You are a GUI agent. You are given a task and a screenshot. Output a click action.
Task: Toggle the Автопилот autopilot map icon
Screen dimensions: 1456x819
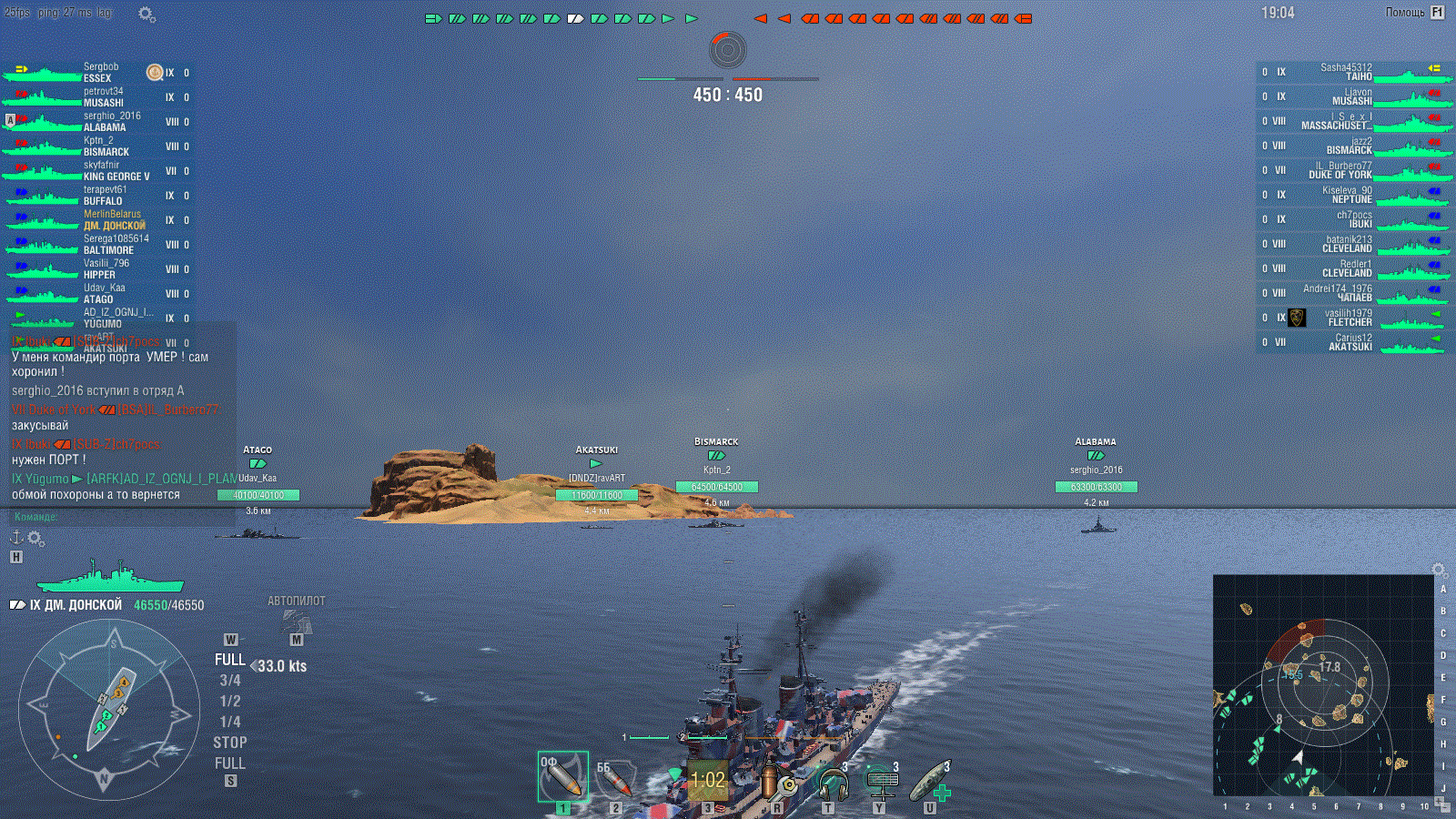(297, 622)
